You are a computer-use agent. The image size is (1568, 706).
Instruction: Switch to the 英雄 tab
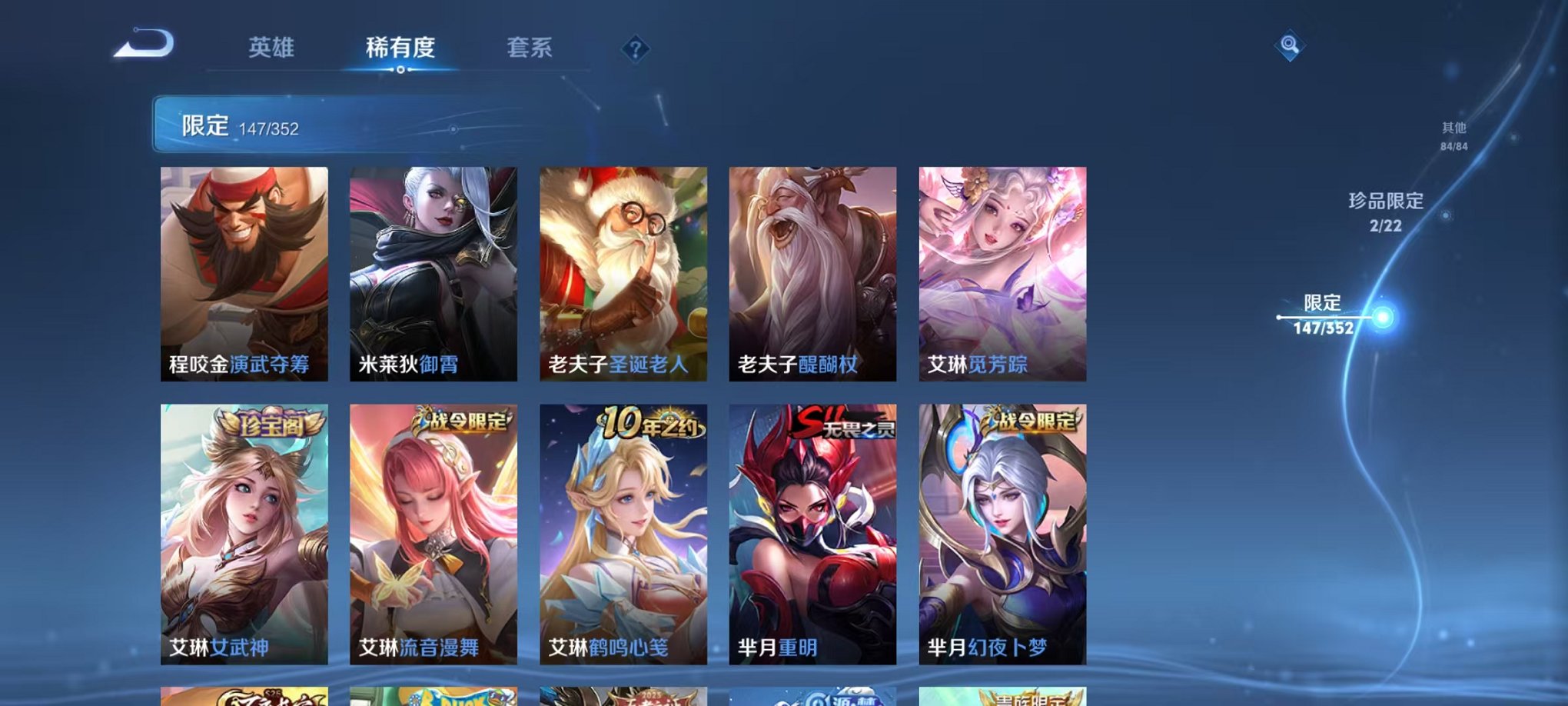(271, 48)
